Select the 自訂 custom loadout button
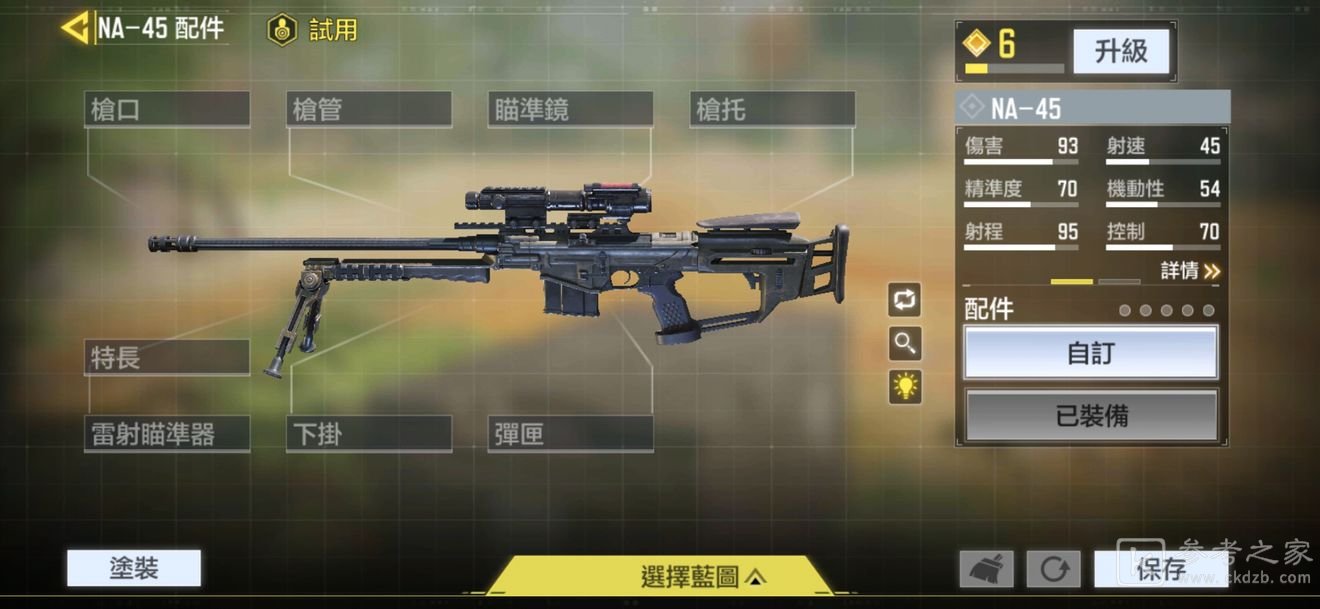The width and height of the screenshot is (1320, 609). (x=1091, y=353)
